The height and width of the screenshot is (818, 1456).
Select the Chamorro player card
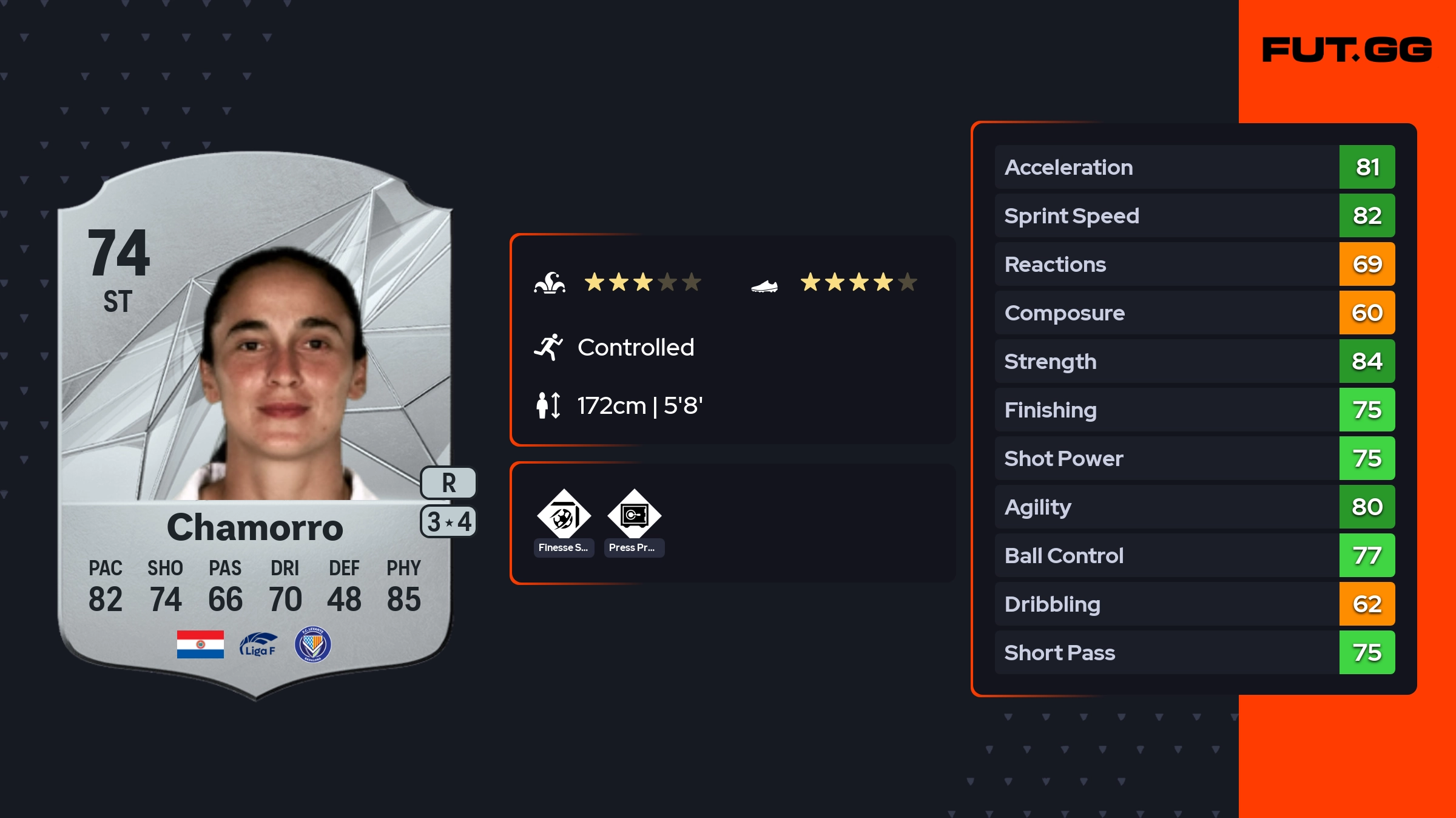coord(255,425)
